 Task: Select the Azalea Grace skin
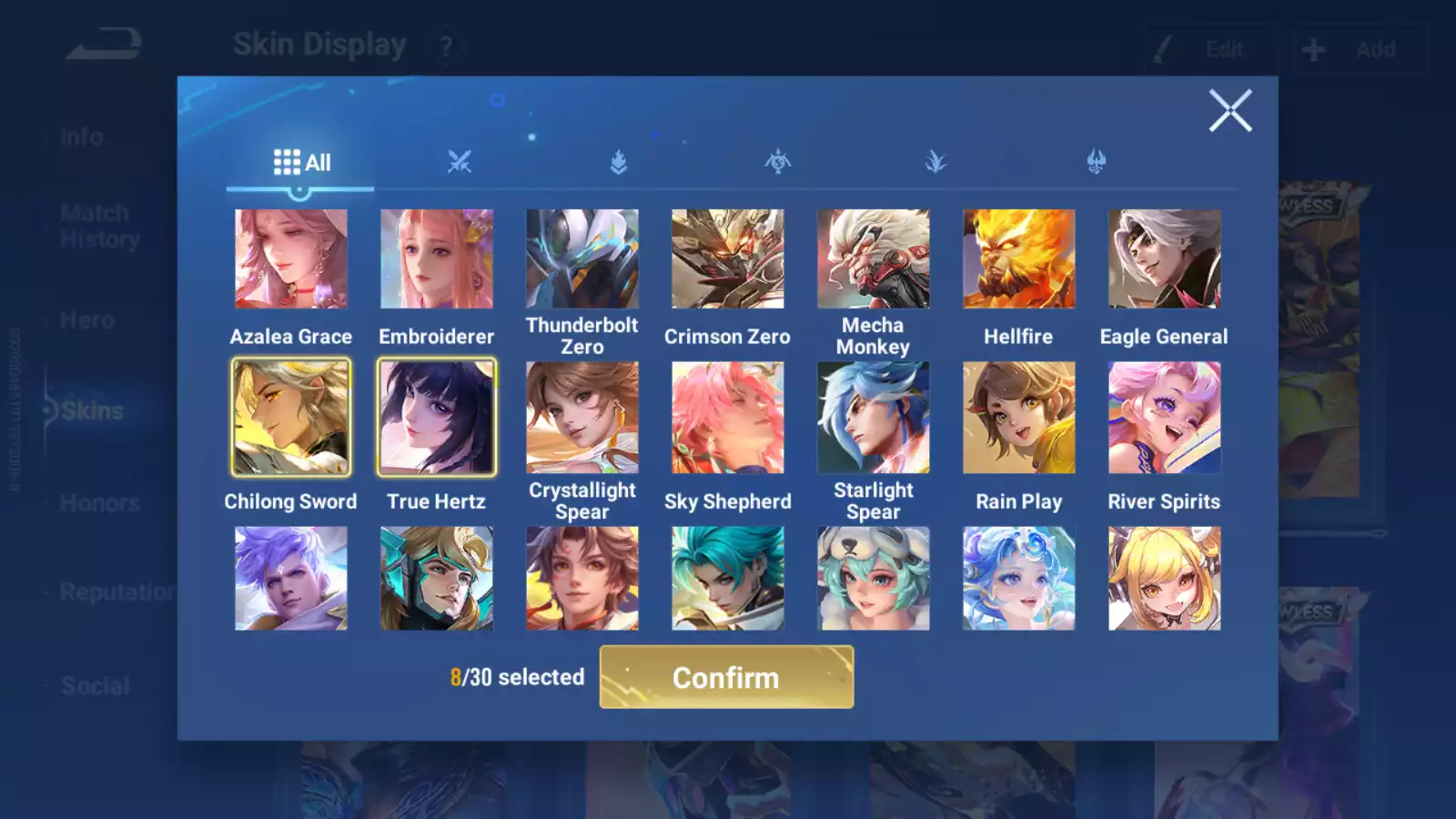tap(291, 258)
